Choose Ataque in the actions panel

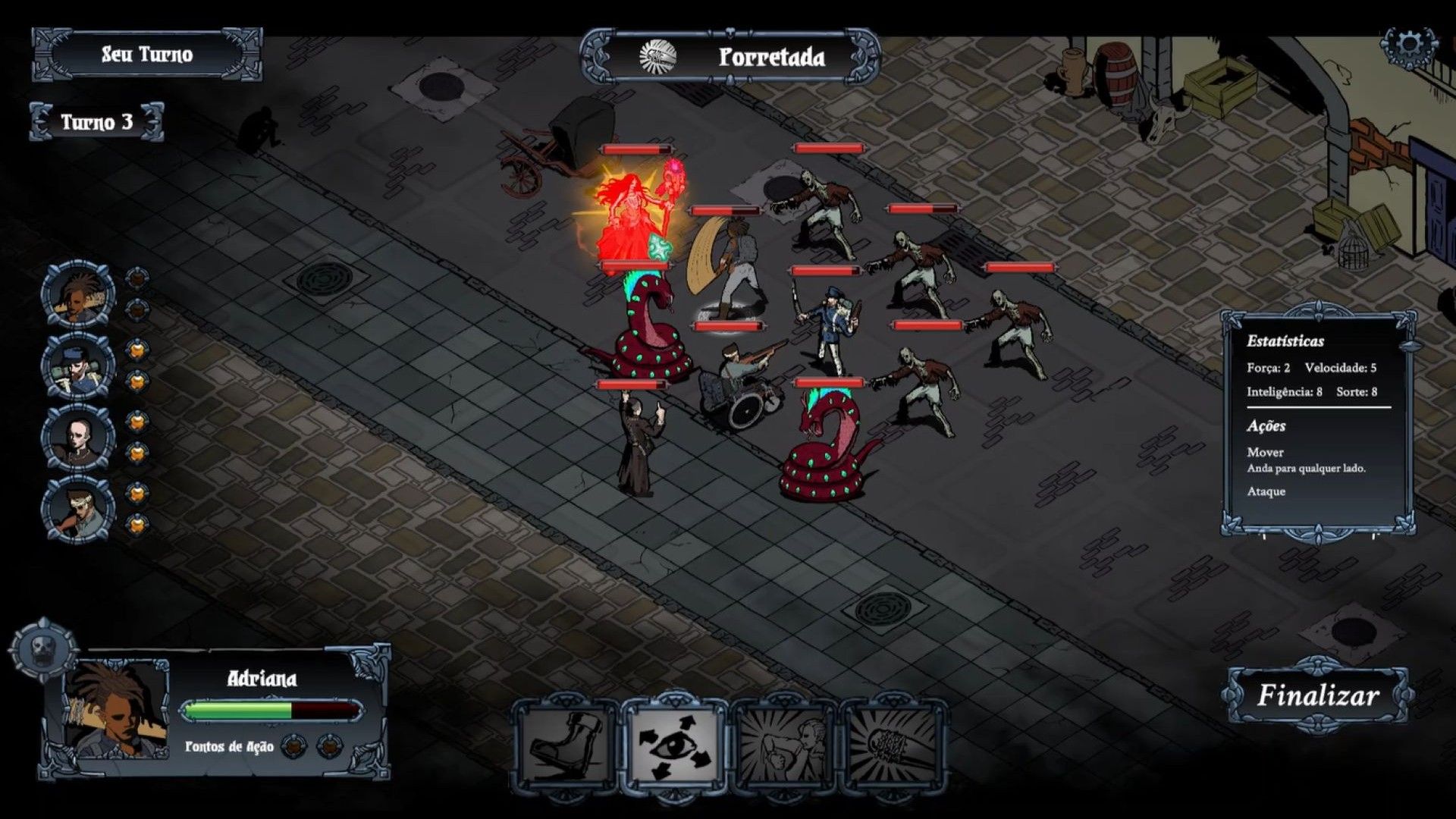[x=1267, y=491]
